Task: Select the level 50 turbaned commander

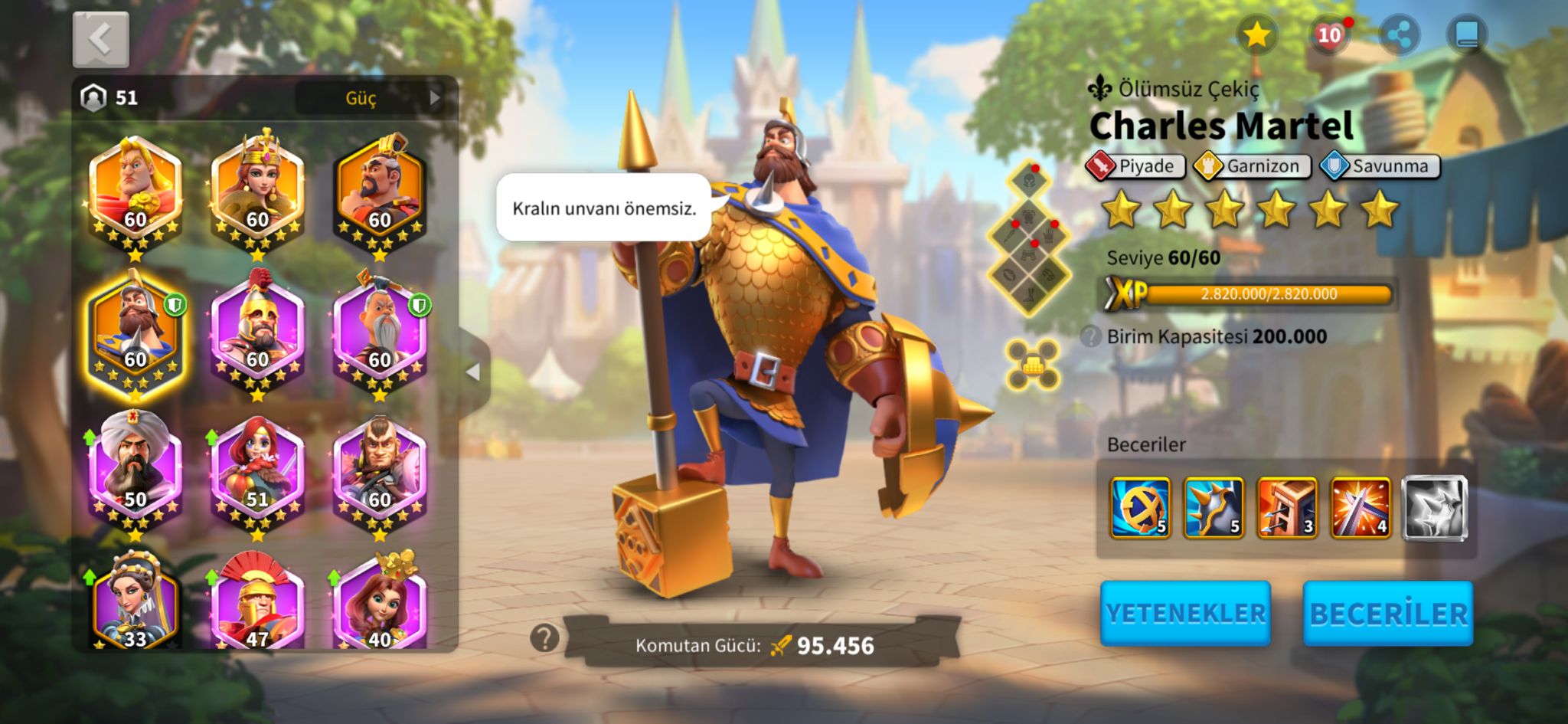Action: click(136, 467)
